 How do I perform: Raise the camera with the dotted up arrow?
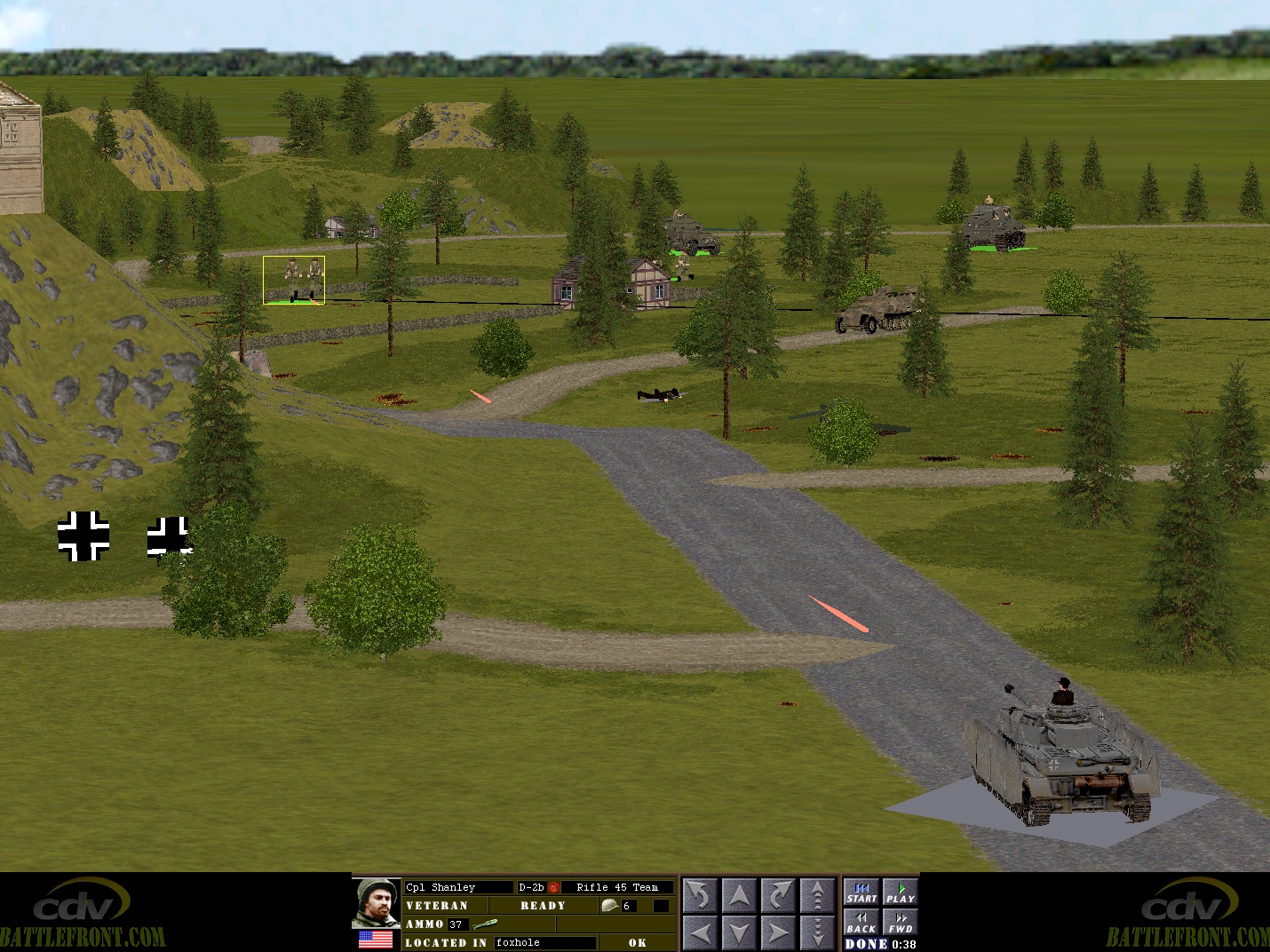coord(817,895)
